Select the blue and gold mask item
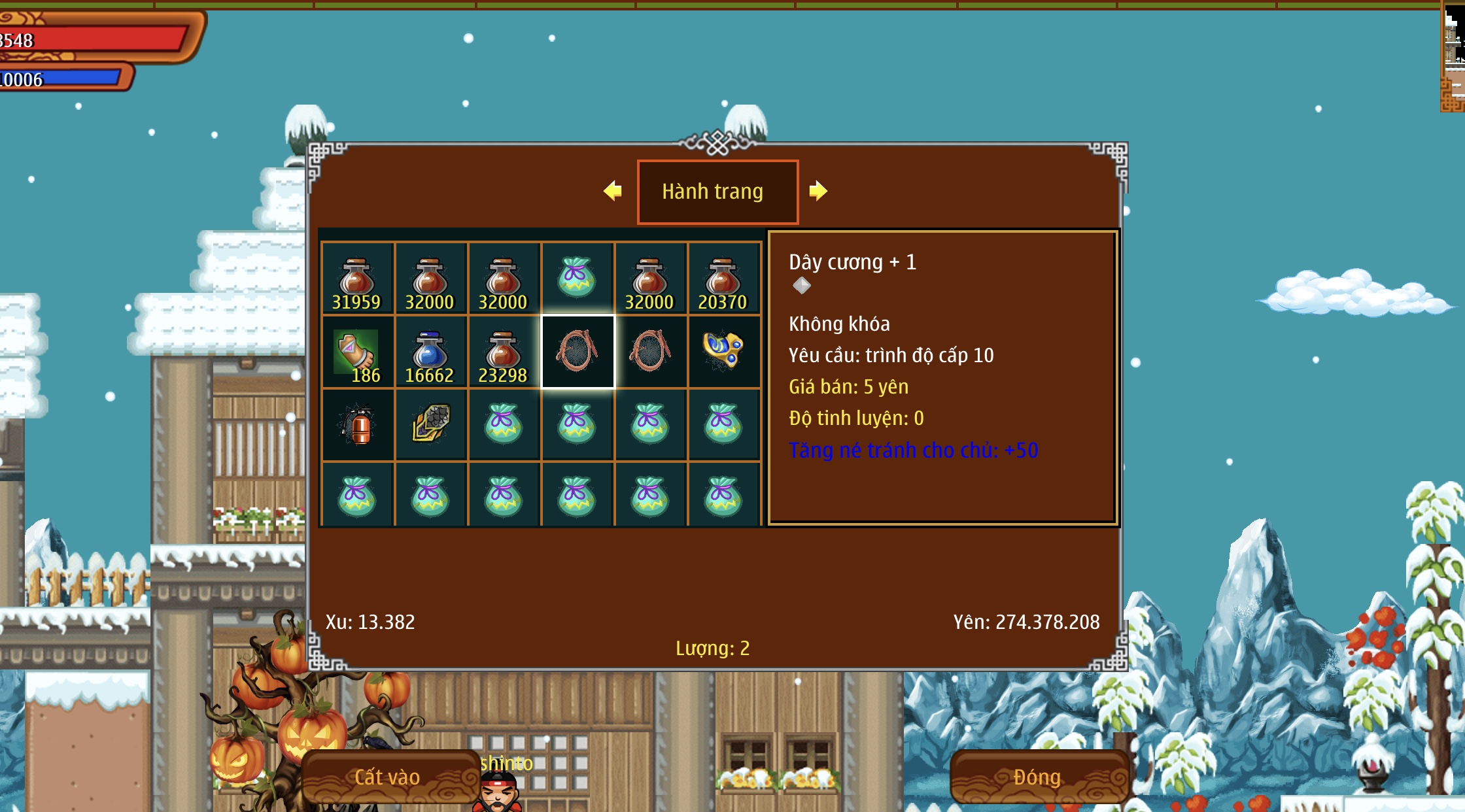The image size is (1465, 812). click(x=723, y=352)
